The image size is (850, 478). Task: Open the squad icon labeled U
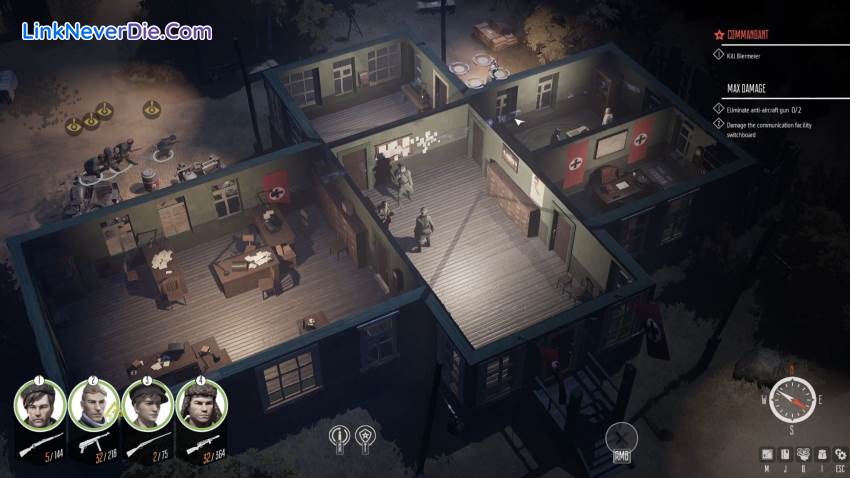[x=803, y=454]
